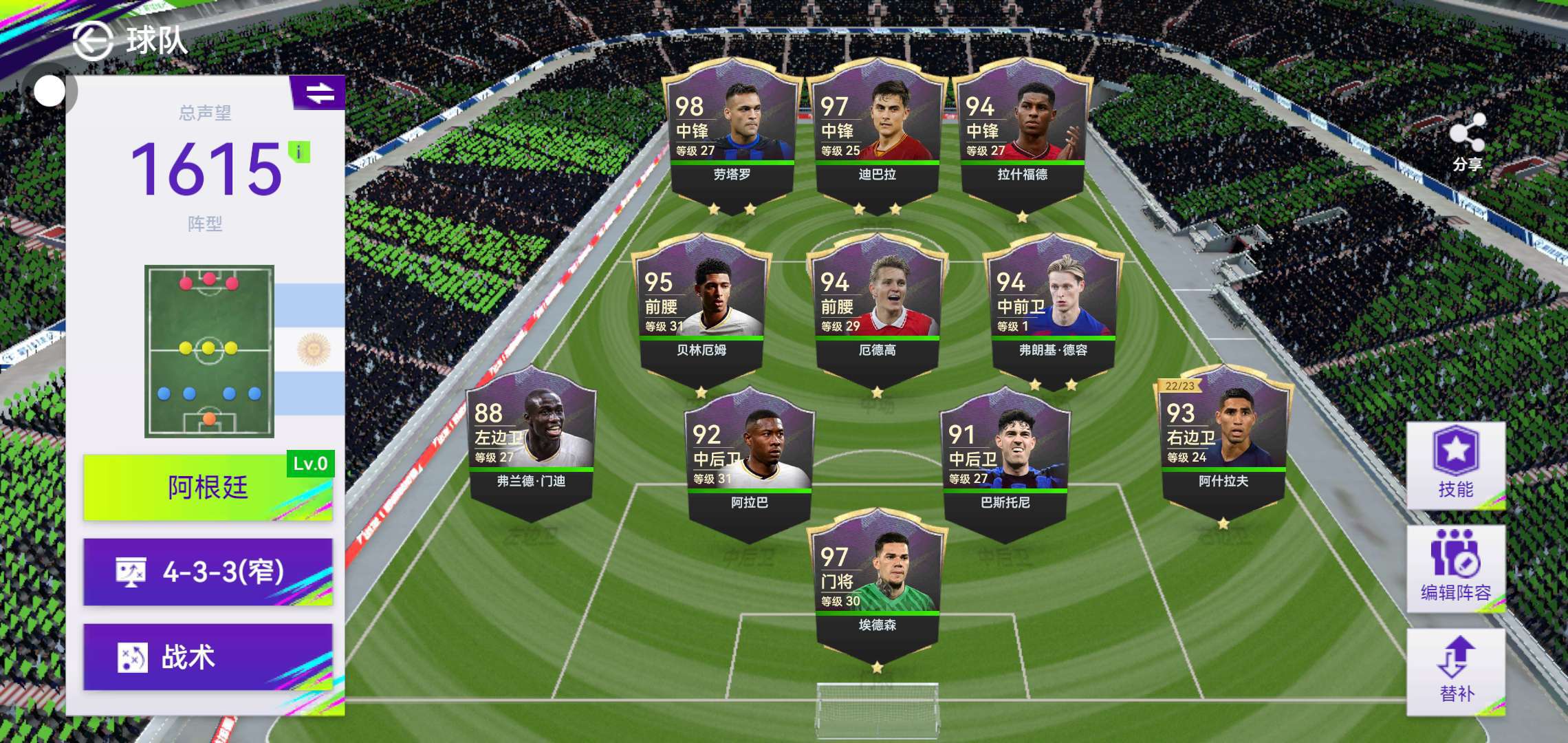Go back using the arrow beside 球队

tap(93, 41)
